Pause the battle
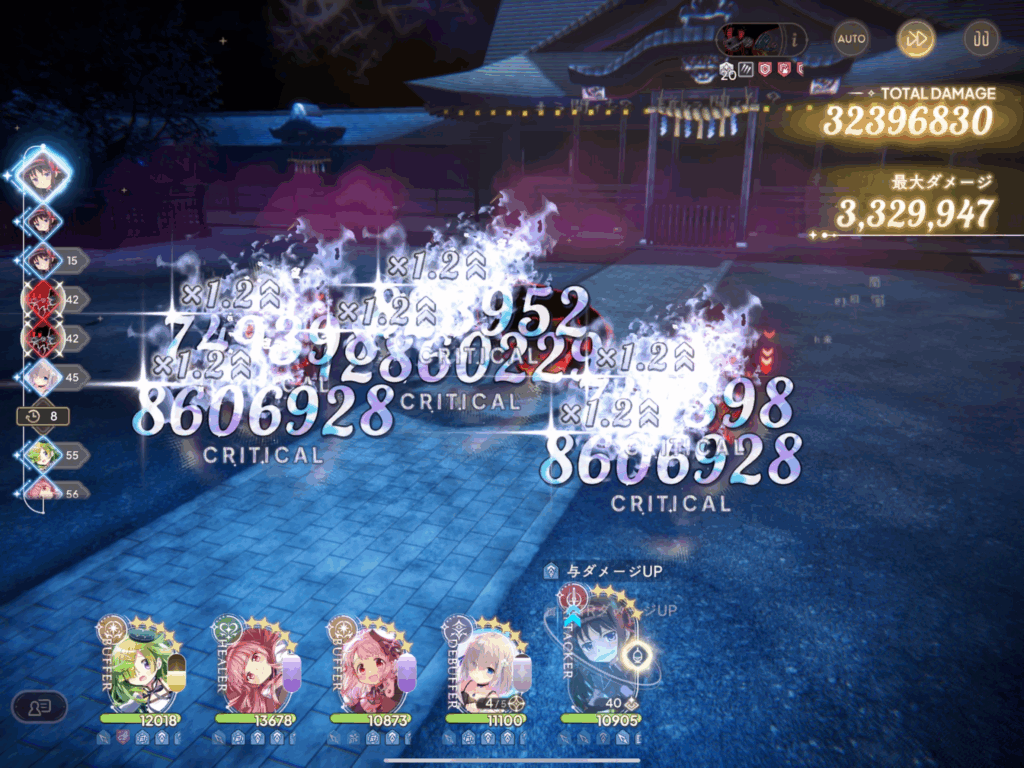The width and height of the screenshot is (1024, 768). tap(981, 39)
